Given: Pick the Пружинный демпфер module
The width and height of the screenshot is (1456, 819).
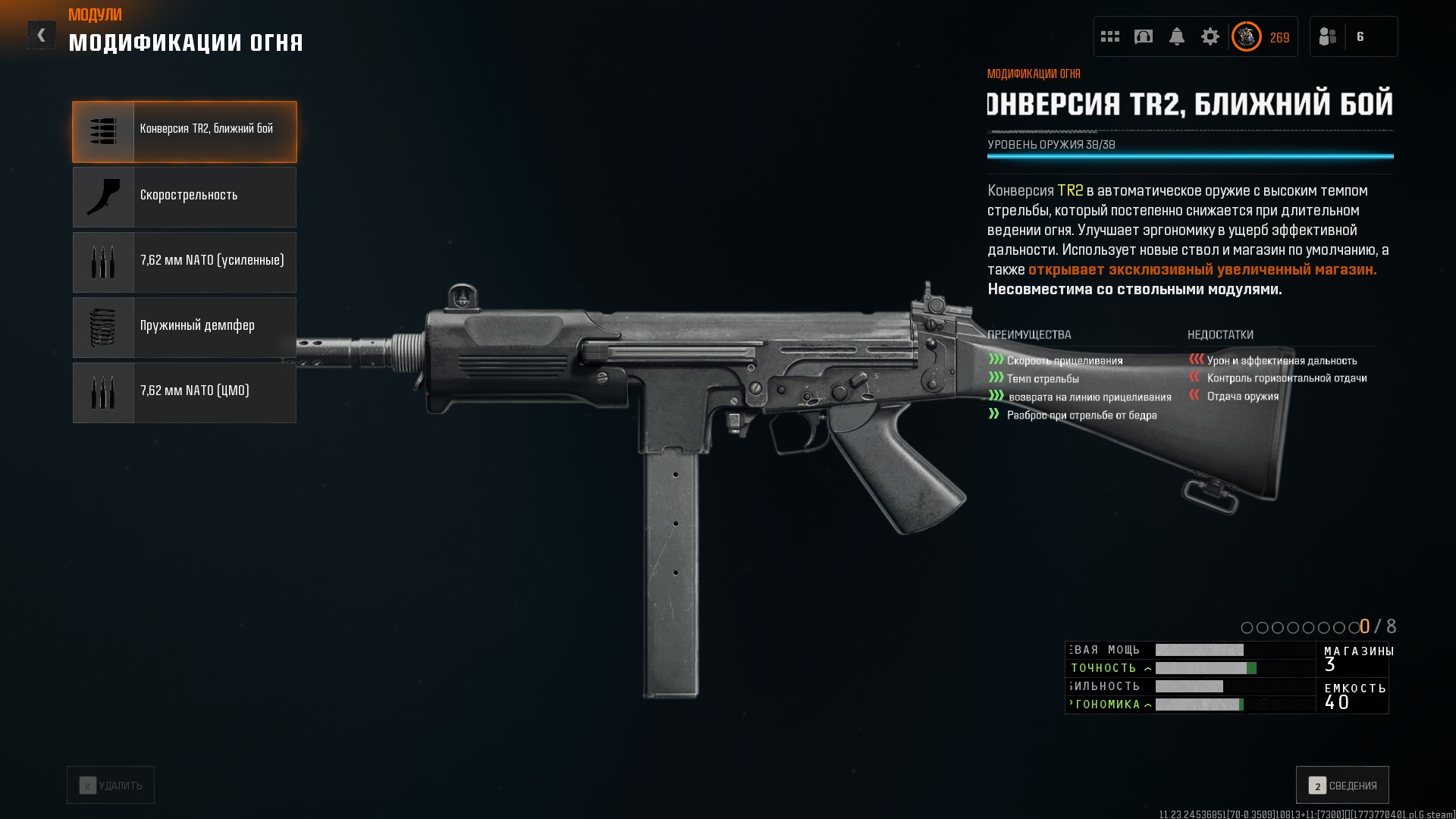Looking at the screenshot, I should pyautogui.click(x=184, y=328).
